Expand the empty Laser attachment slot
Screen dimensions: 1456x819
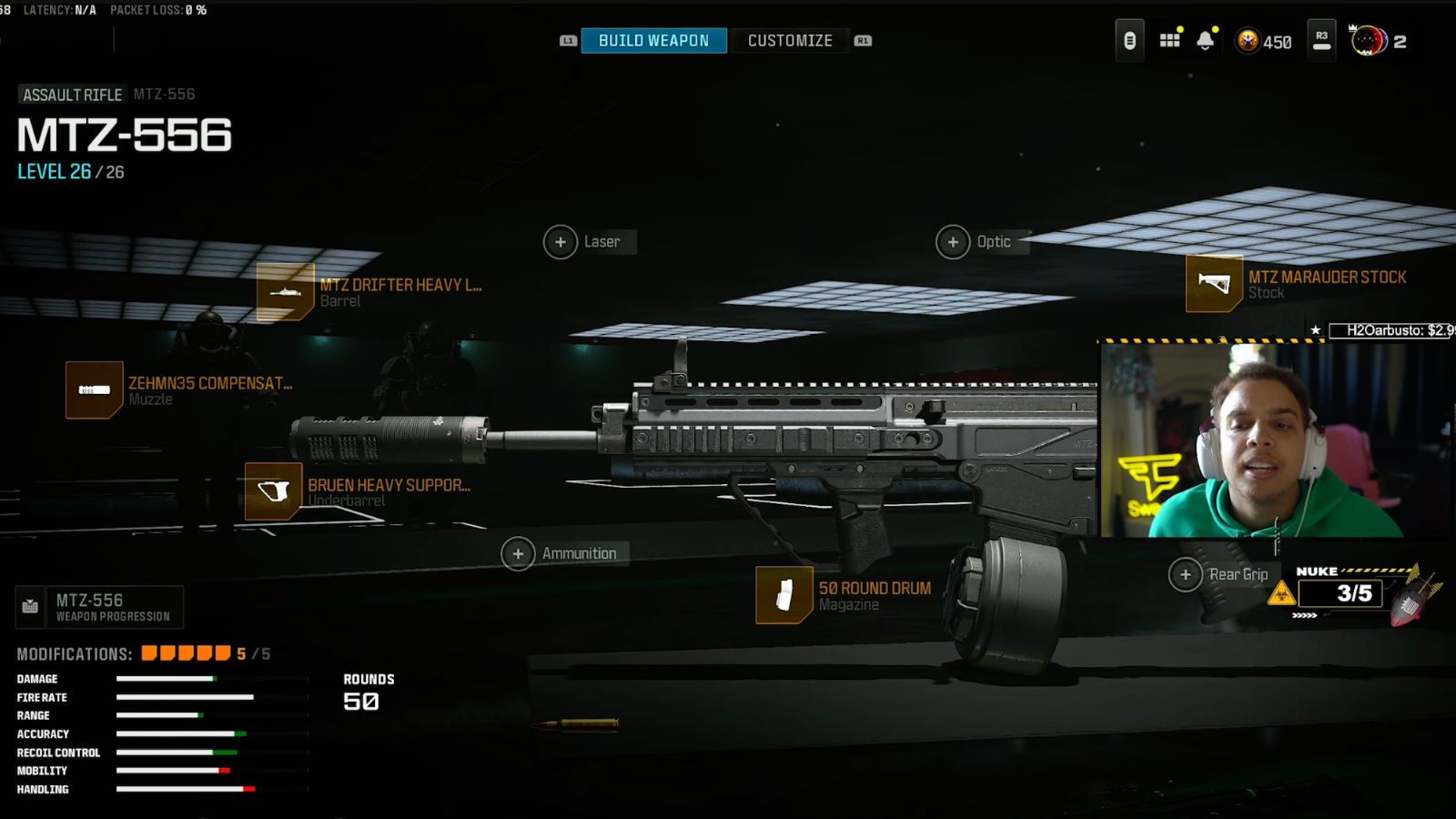(561, 242)
